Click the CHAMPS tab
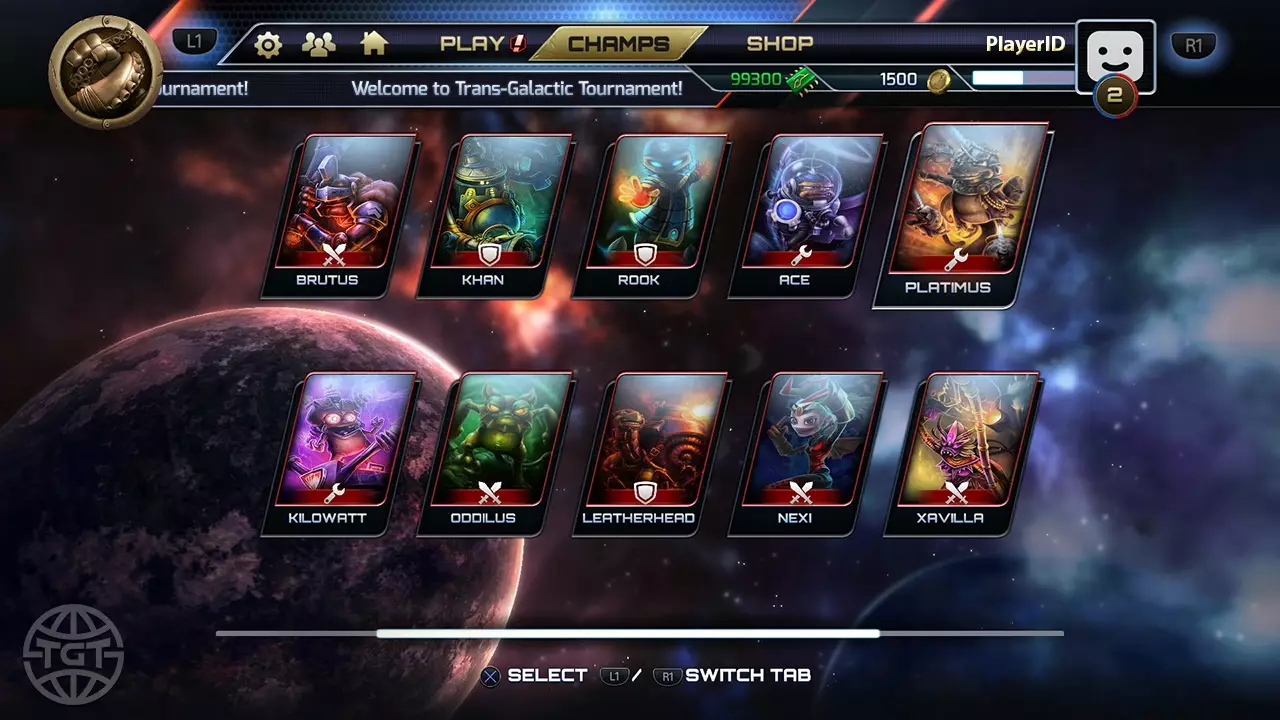Screen dimensions: 1280x720 click(x=617, y=44)
